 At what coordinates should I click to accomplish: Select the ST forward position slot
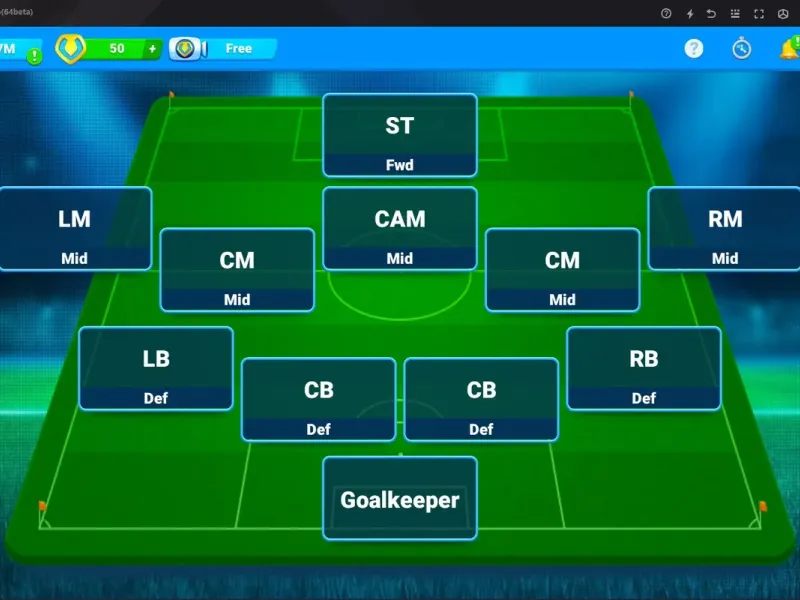coord(400,135)
